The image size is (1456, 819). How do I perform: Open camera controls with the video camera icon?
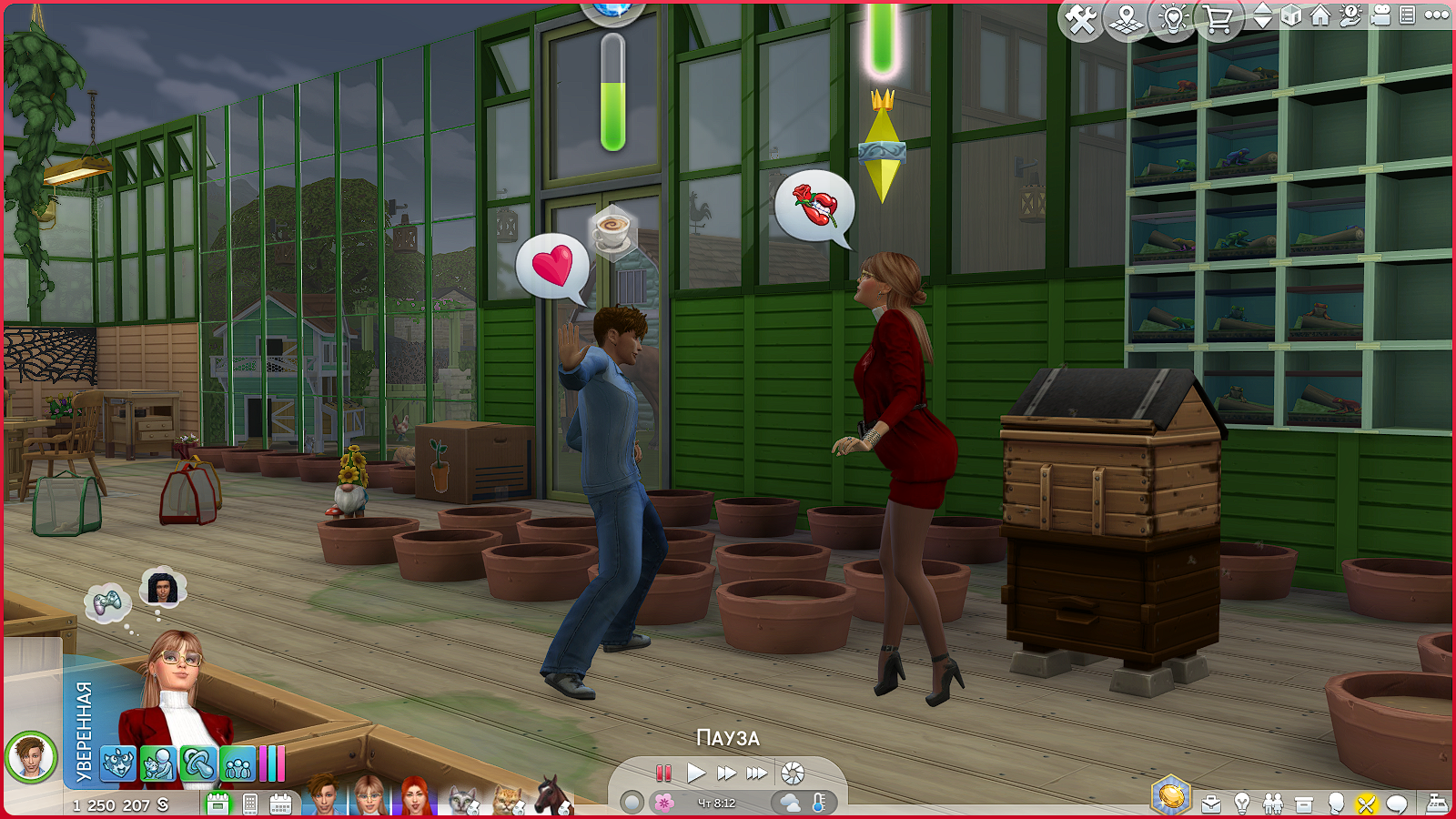(1380, 15)
